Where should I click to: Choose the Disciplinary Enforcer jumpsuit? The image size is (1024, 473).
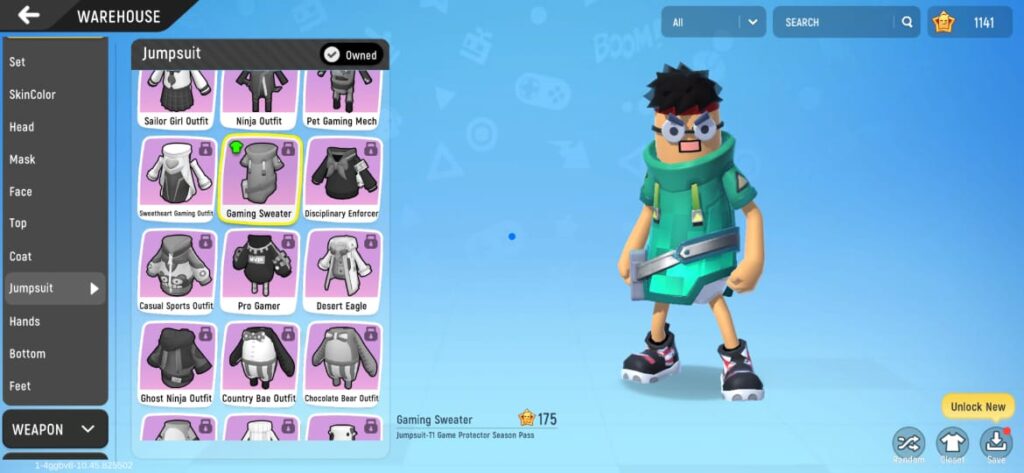[343, 178]
